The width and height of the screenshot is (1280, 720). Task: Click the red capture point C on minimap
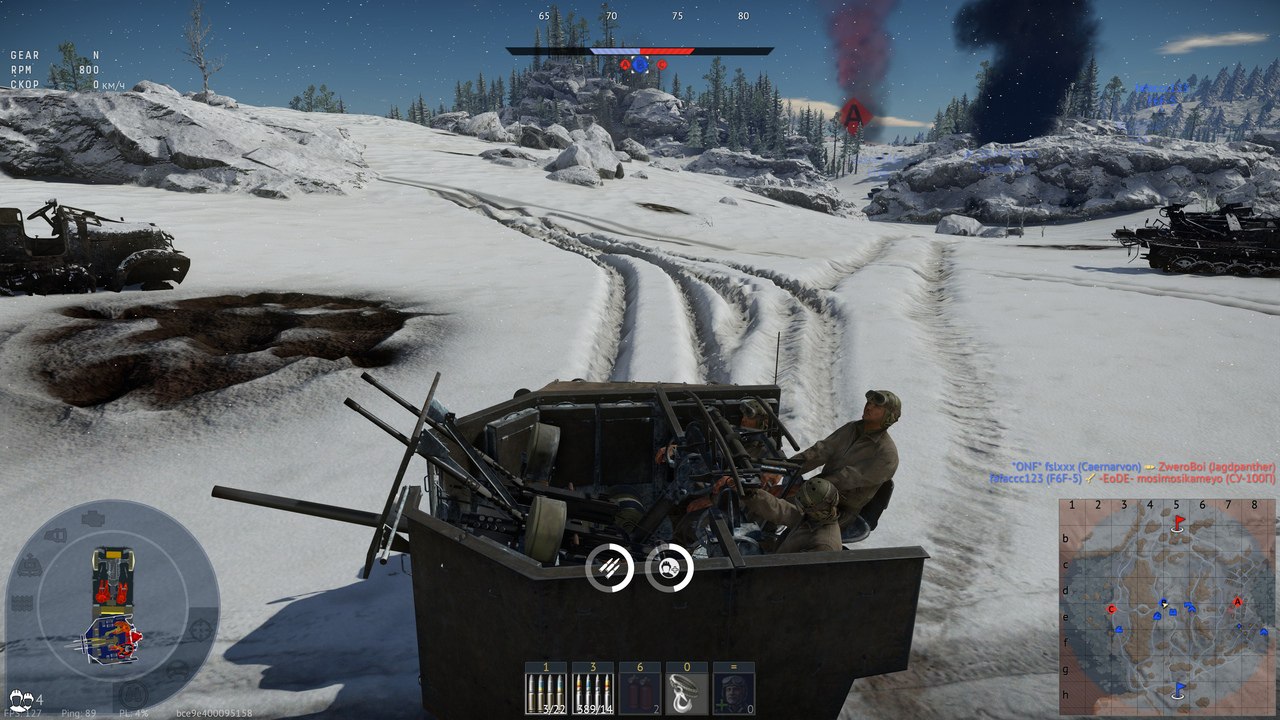pos(1111,608)
